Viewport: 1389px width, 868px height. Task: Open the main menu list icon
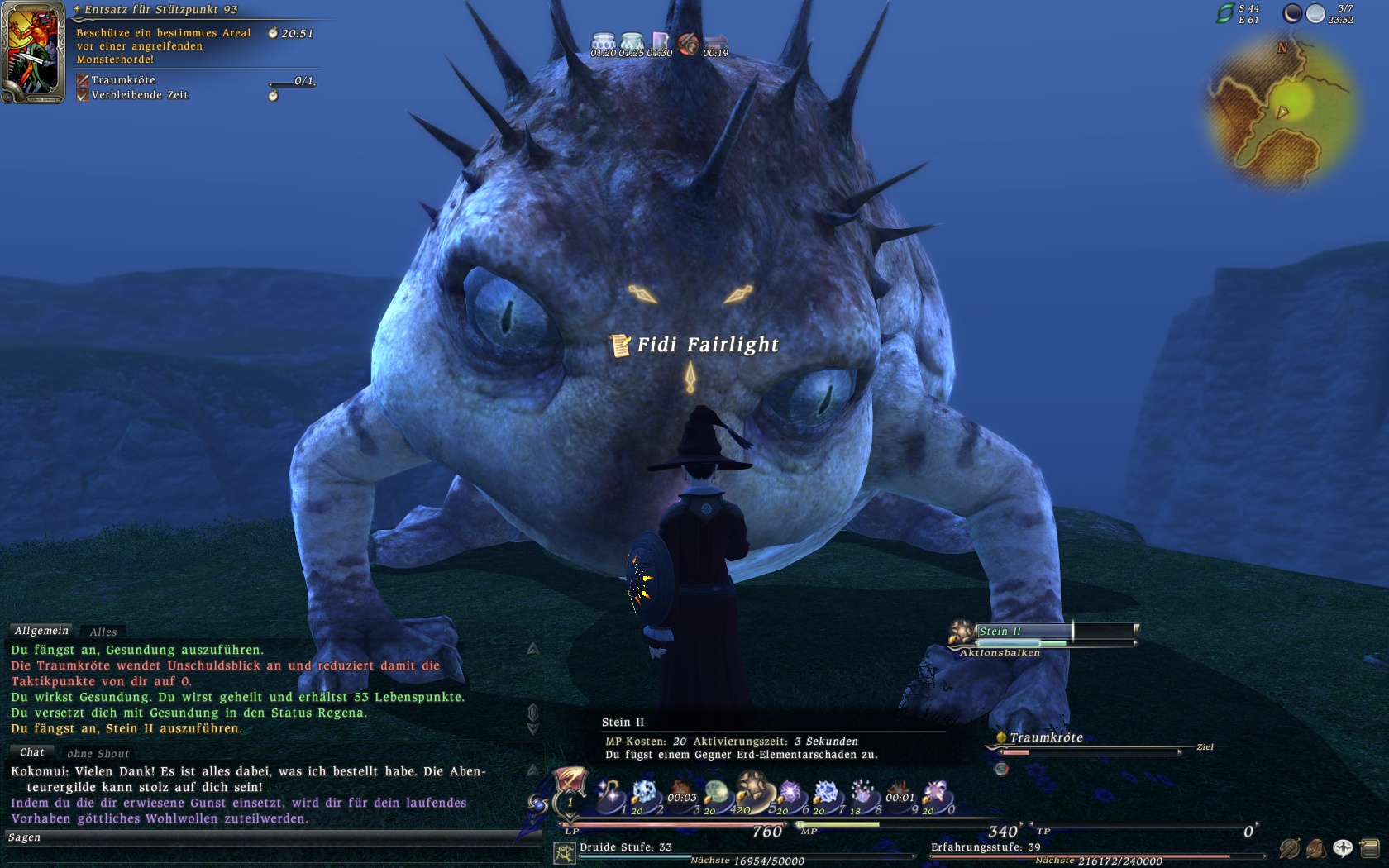click(1369, 848)
